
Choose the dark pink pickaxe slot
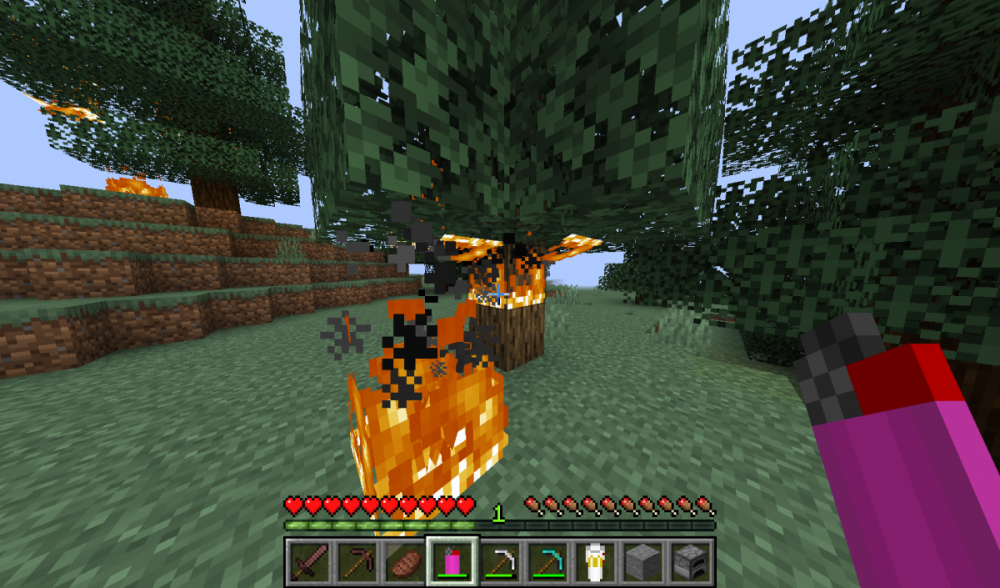point(355,561)
